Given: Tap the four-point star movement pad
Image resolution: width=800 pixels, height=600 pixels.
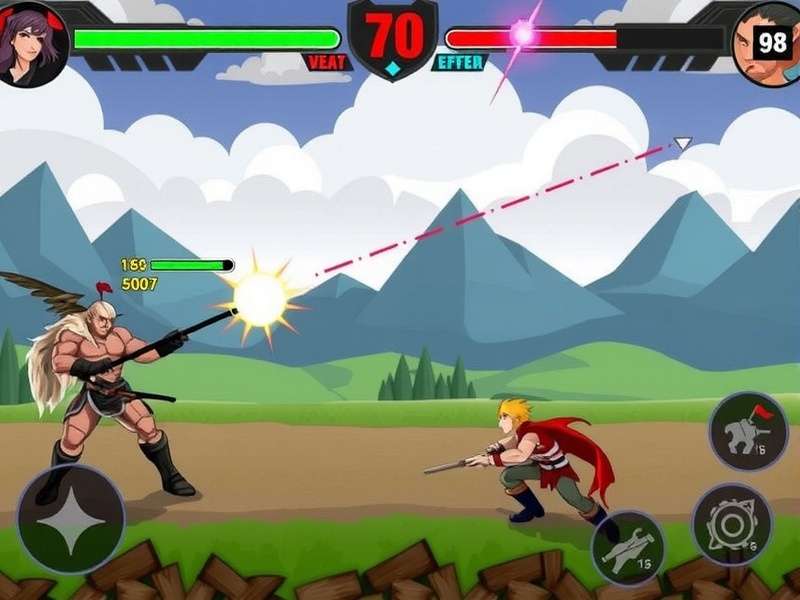Looking at the screenshot, I should (70, 517).
